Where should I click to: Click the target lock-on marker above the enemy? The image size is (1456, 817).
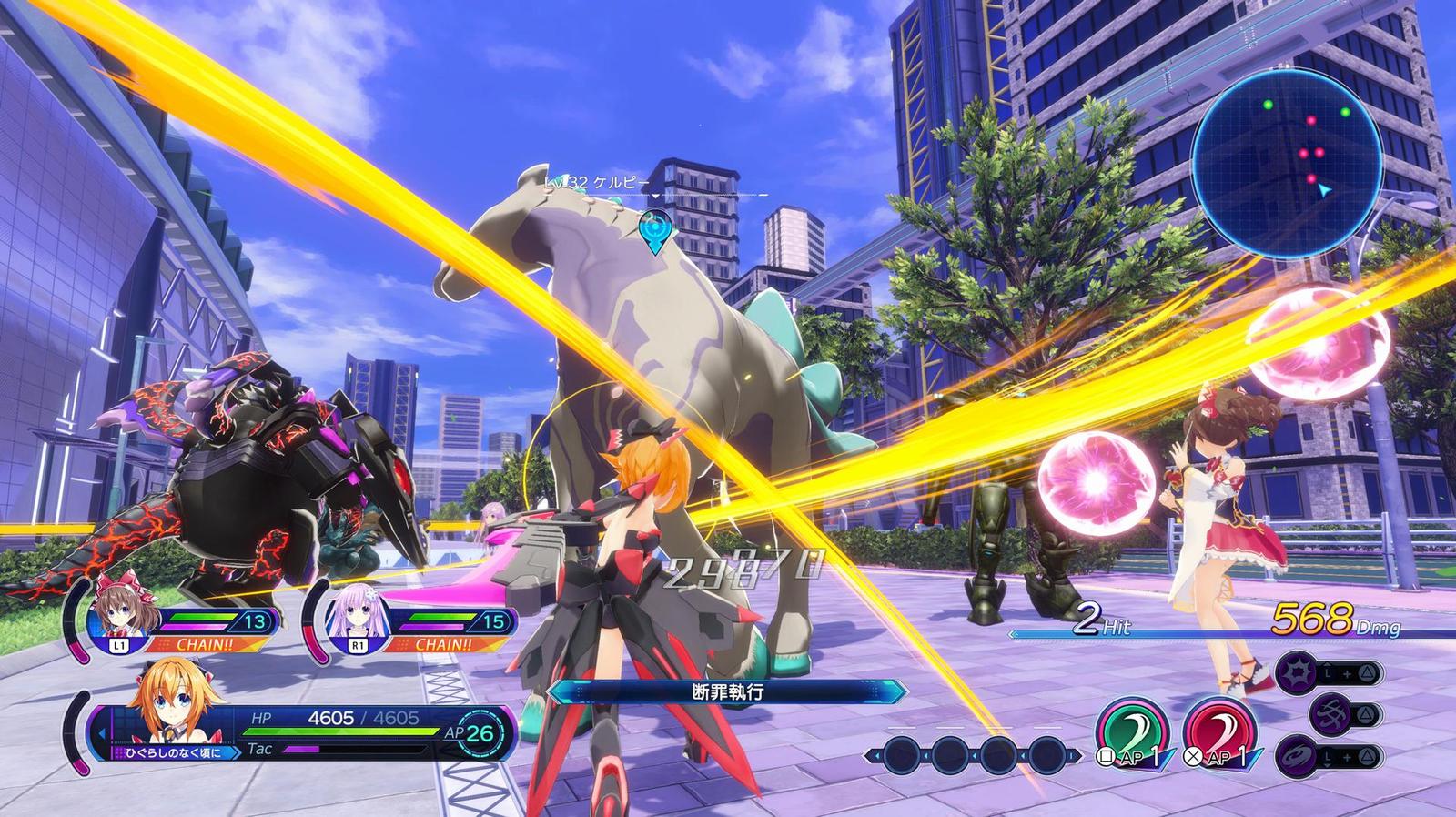[x=652, y=228]
